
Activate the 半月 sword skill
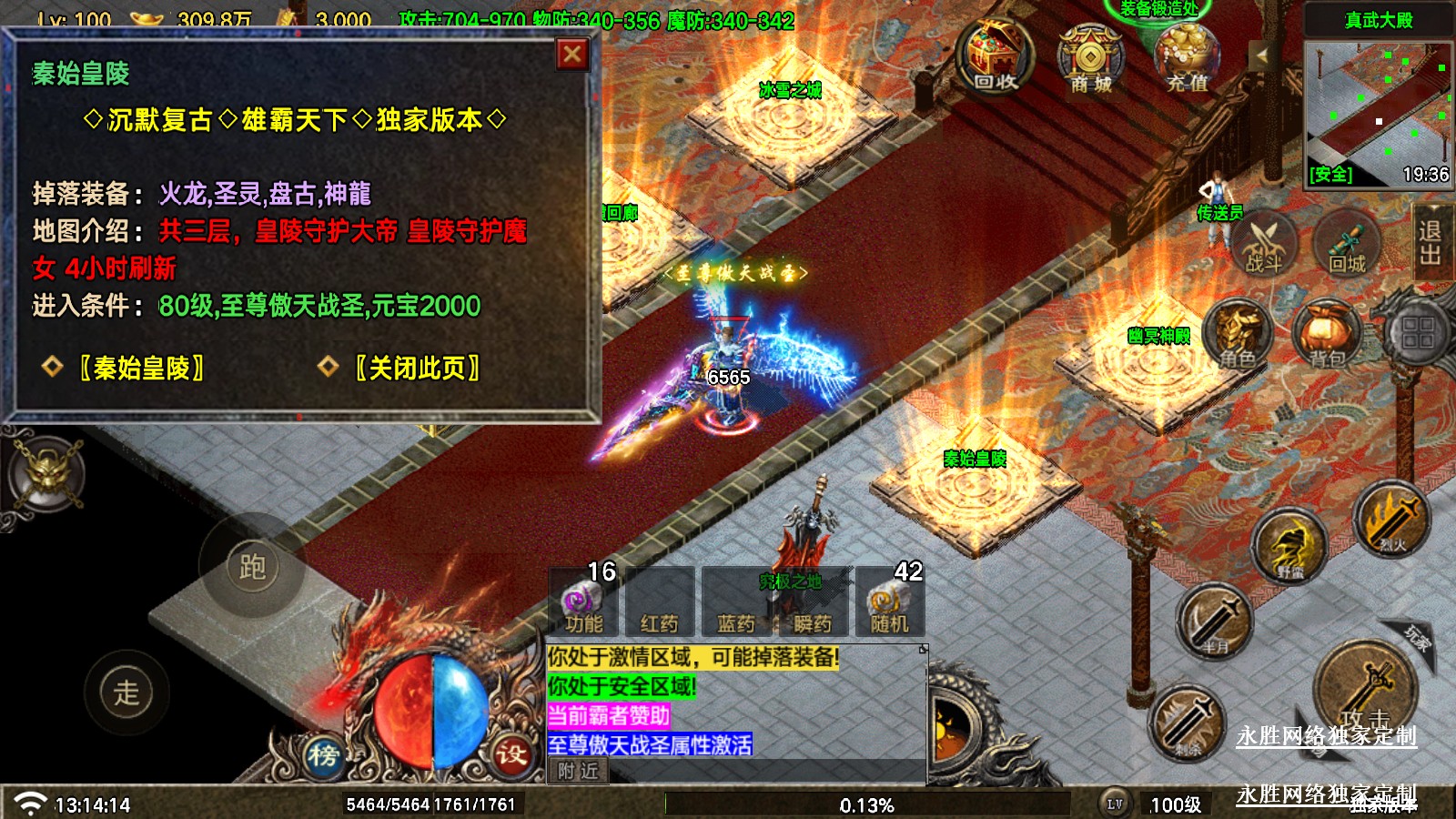tap(1215, 622)
